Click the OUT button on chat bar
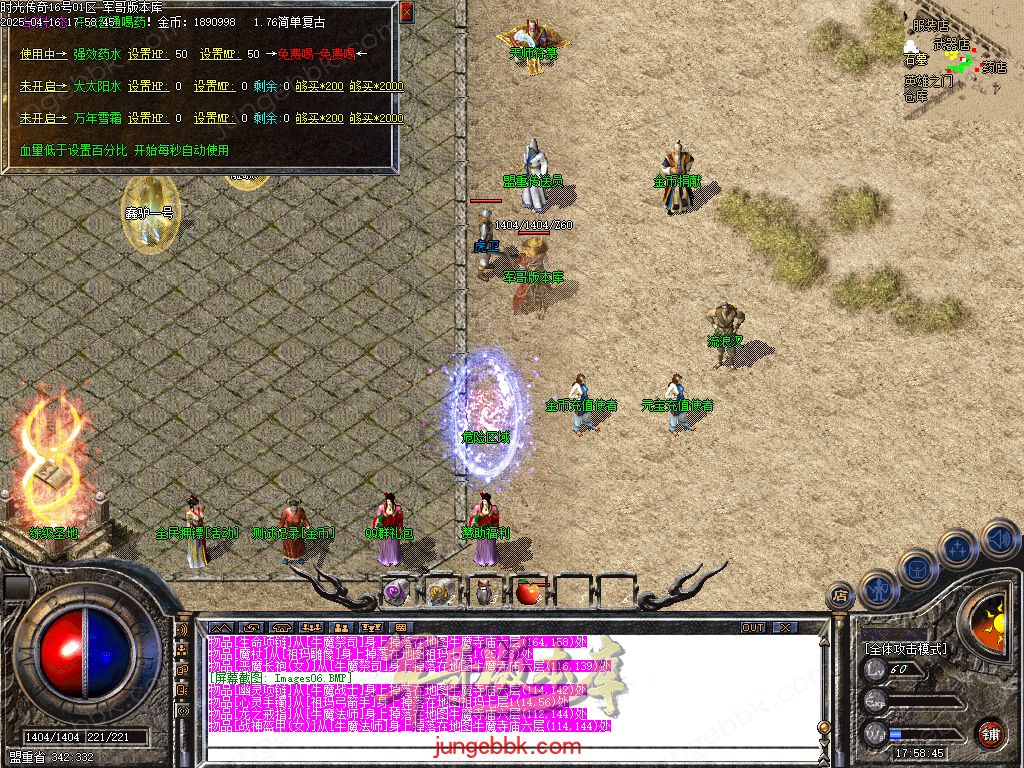The height and width of the screenshot is (768, 1024). tap(753, 628)
